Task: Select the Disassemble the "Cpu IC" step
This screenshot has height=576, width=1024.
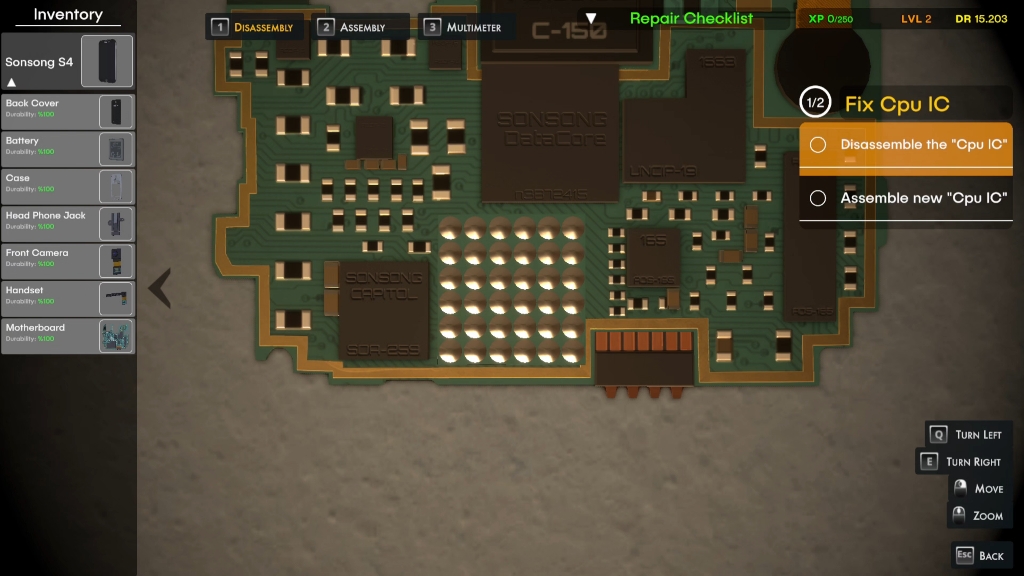Action: (906, 145)
